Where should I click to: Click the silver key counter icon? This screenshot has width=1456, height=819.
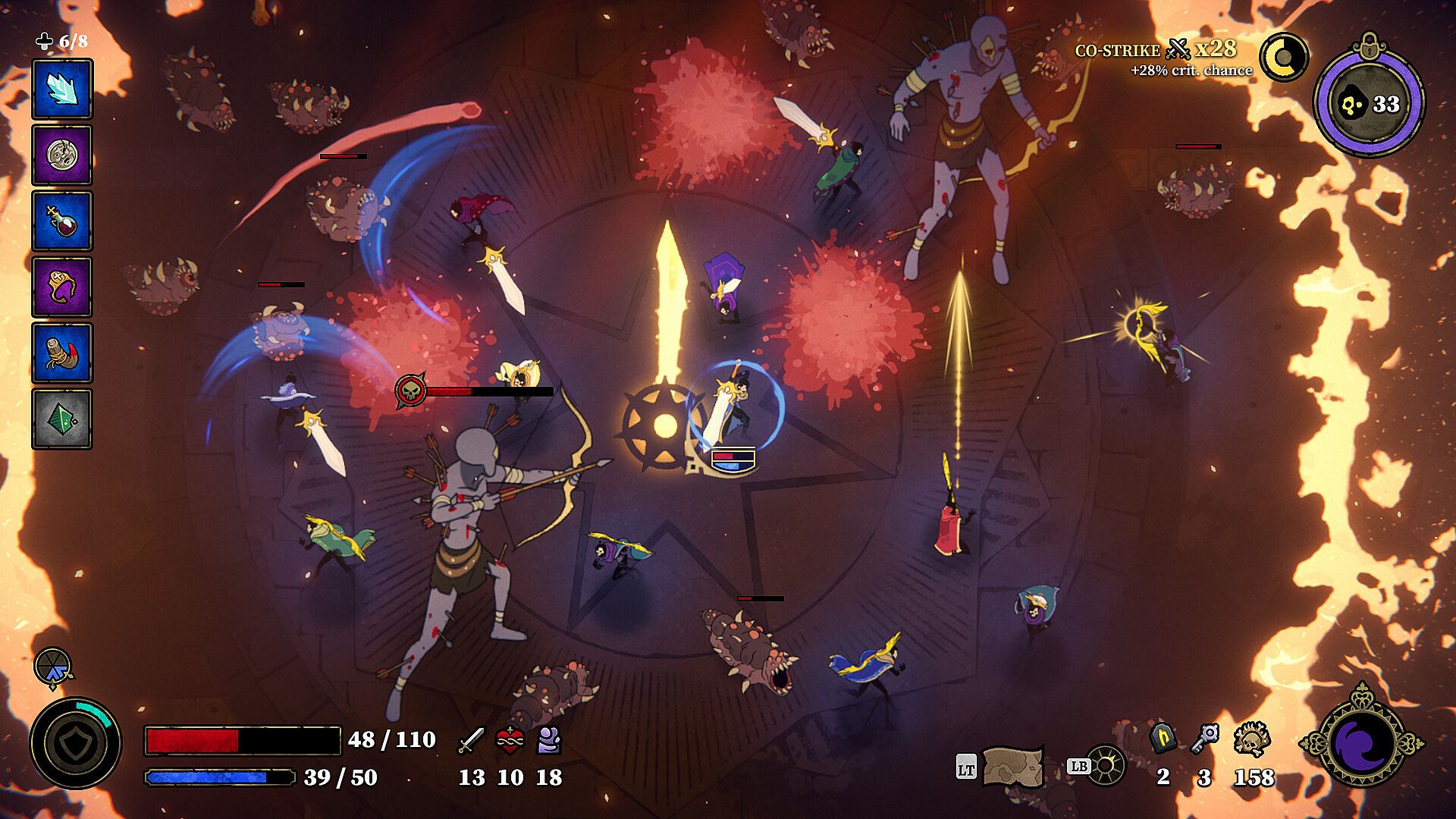(1204, 738)
